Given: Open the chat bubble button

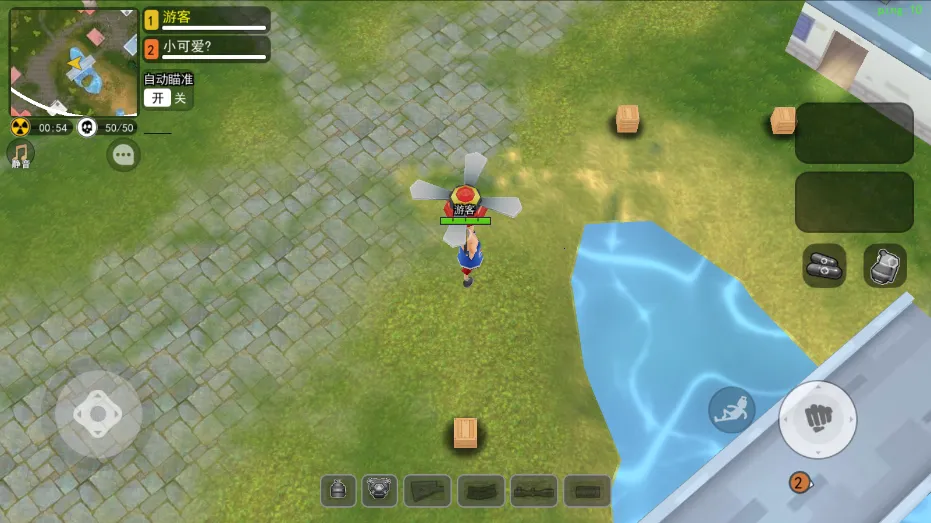Looking at the screenshot, I should click(x=124, y=155).
